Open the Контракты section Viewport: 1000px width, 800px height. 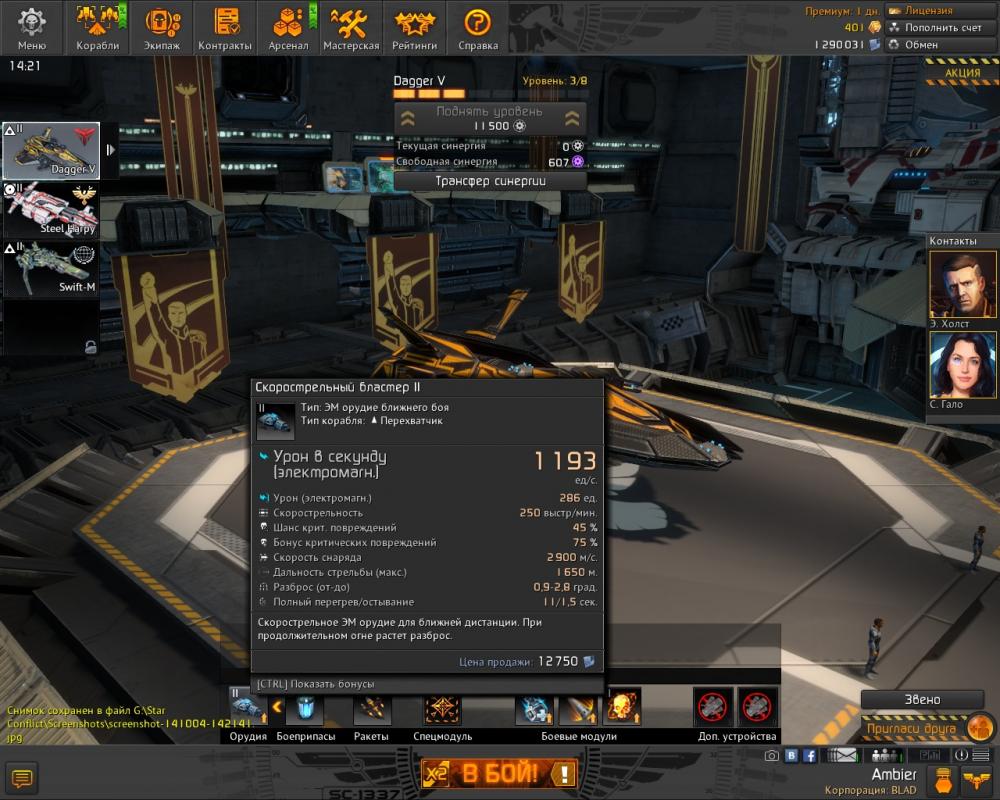[x=225, y=27]
